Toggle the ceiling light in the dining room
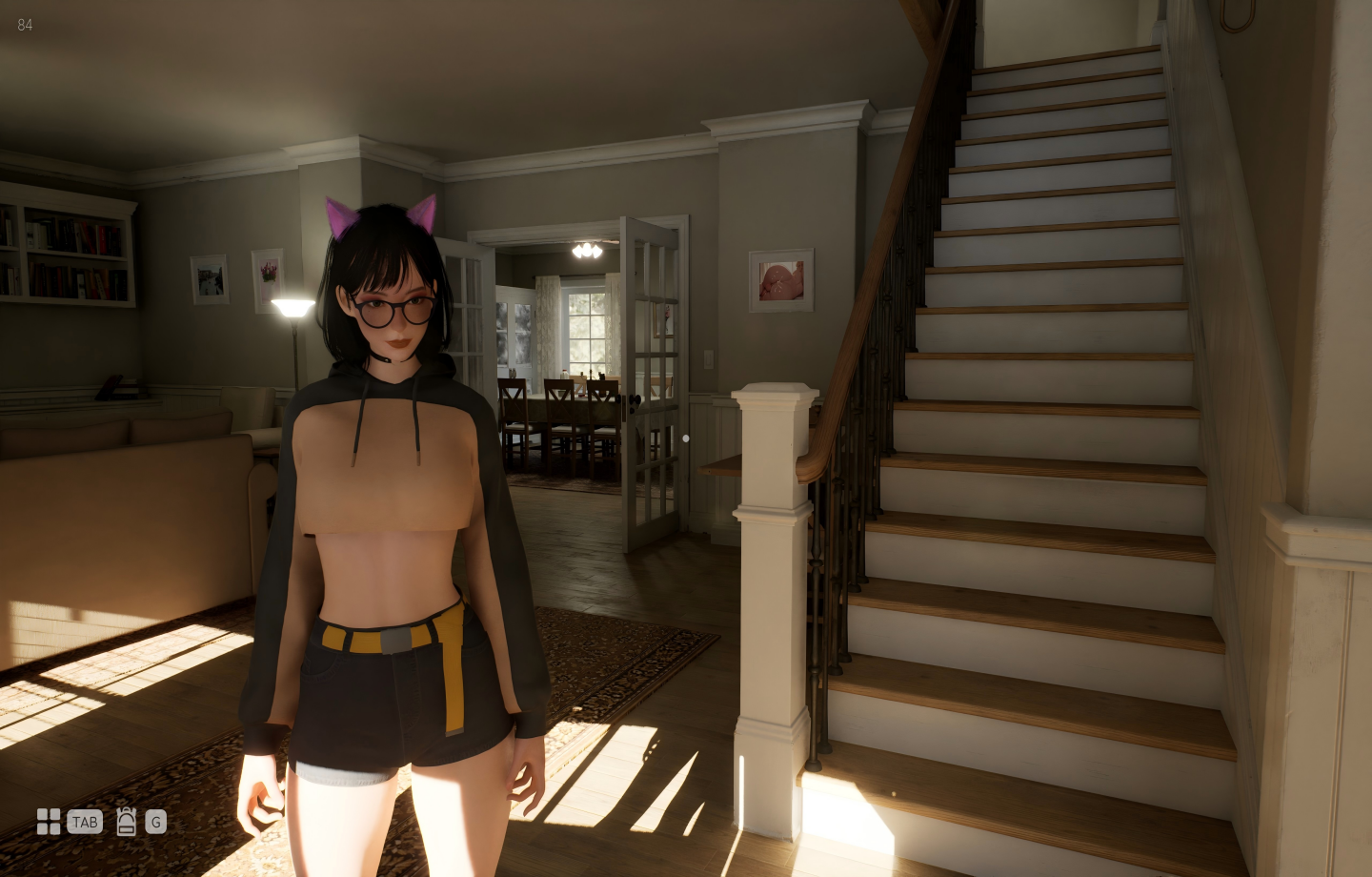The width and height of the screenshot is (1372, 877). (587, 251)
